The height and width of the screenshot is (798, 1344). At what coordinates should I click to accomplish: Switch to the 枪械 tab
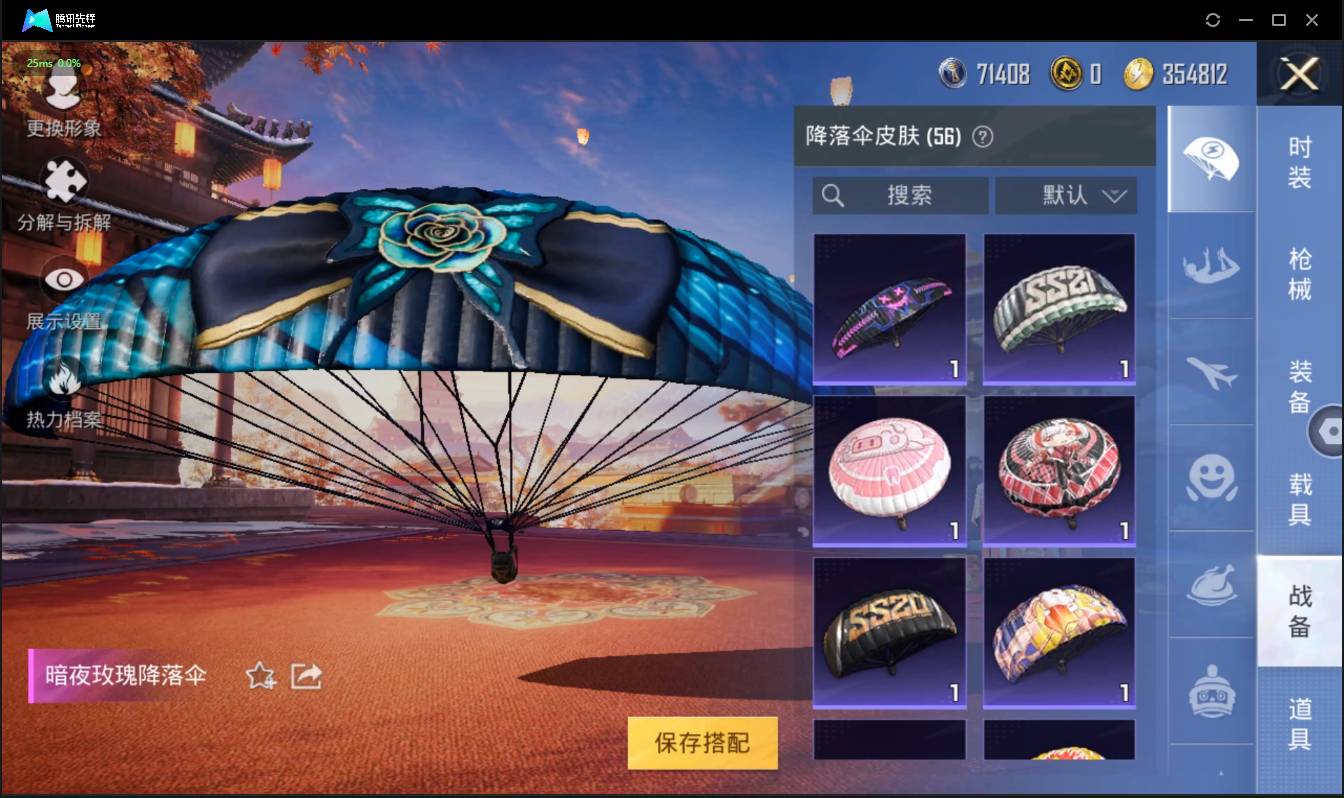pos(1299,272)
